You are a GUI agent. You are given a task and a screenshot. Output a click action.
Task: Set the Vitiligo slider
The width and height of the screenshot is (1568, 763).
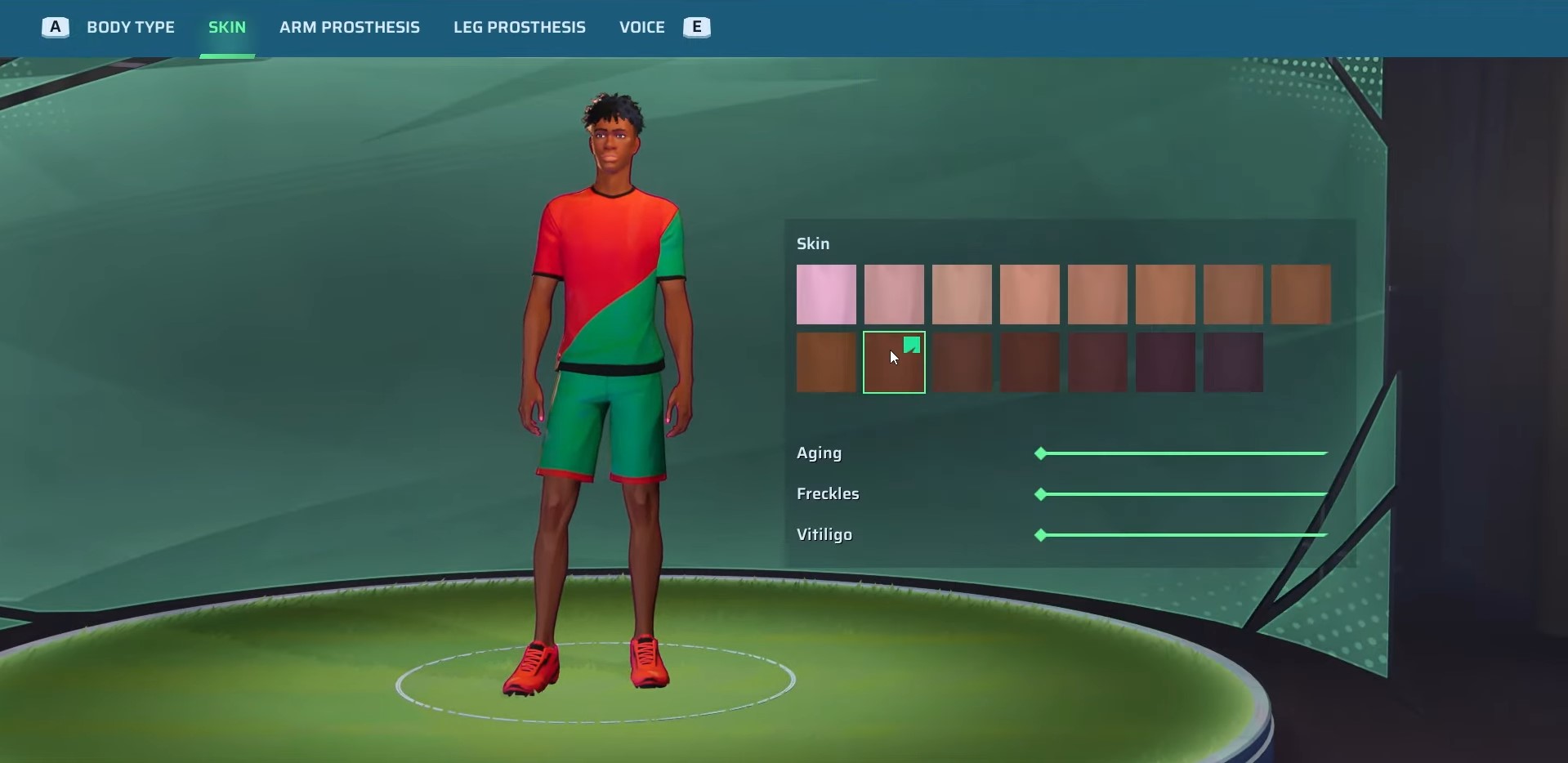[1183, 535]
